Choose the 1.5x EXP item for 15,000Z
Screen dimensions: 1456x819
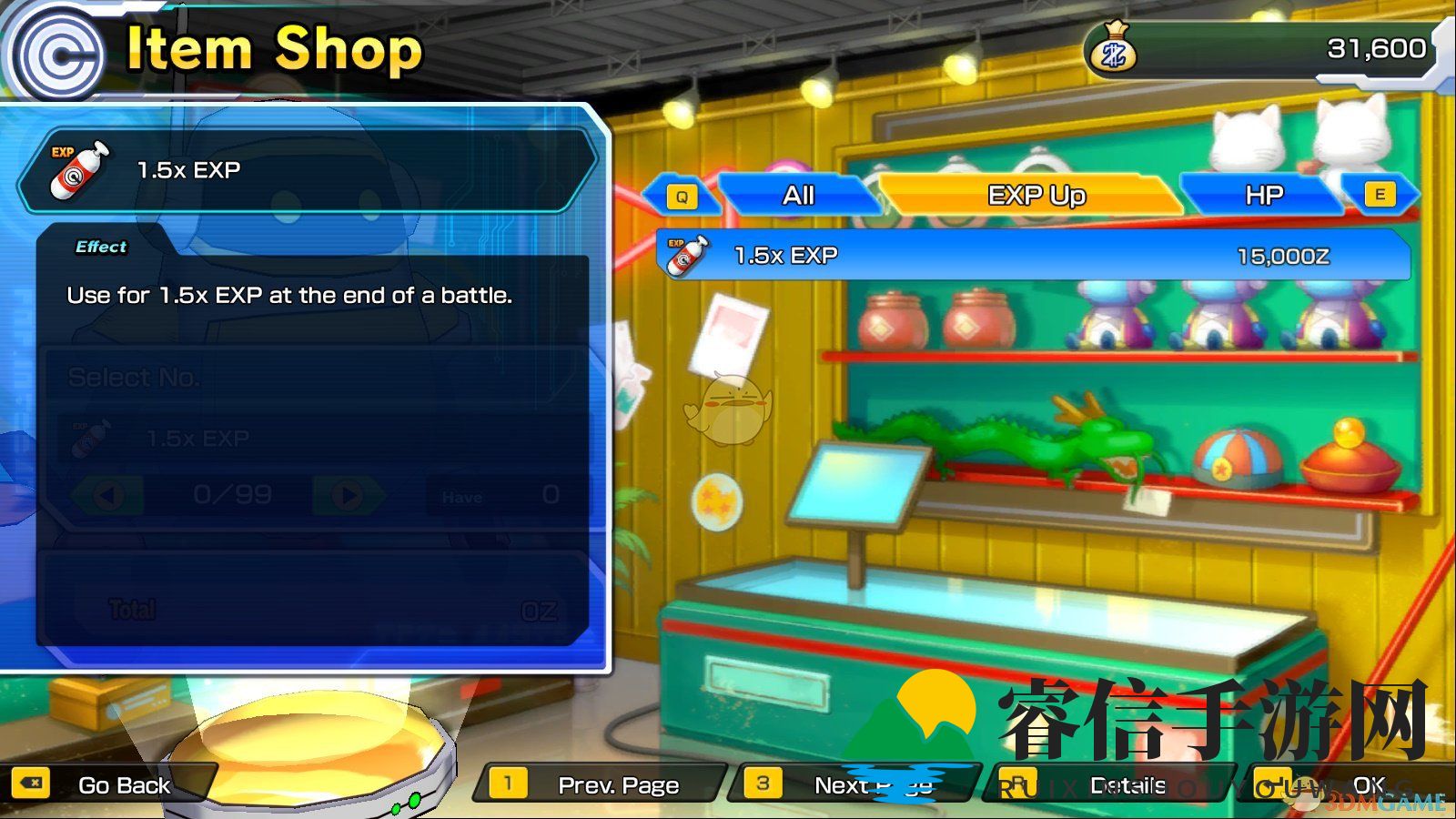pyautogui.click(x=1033, y=256)
